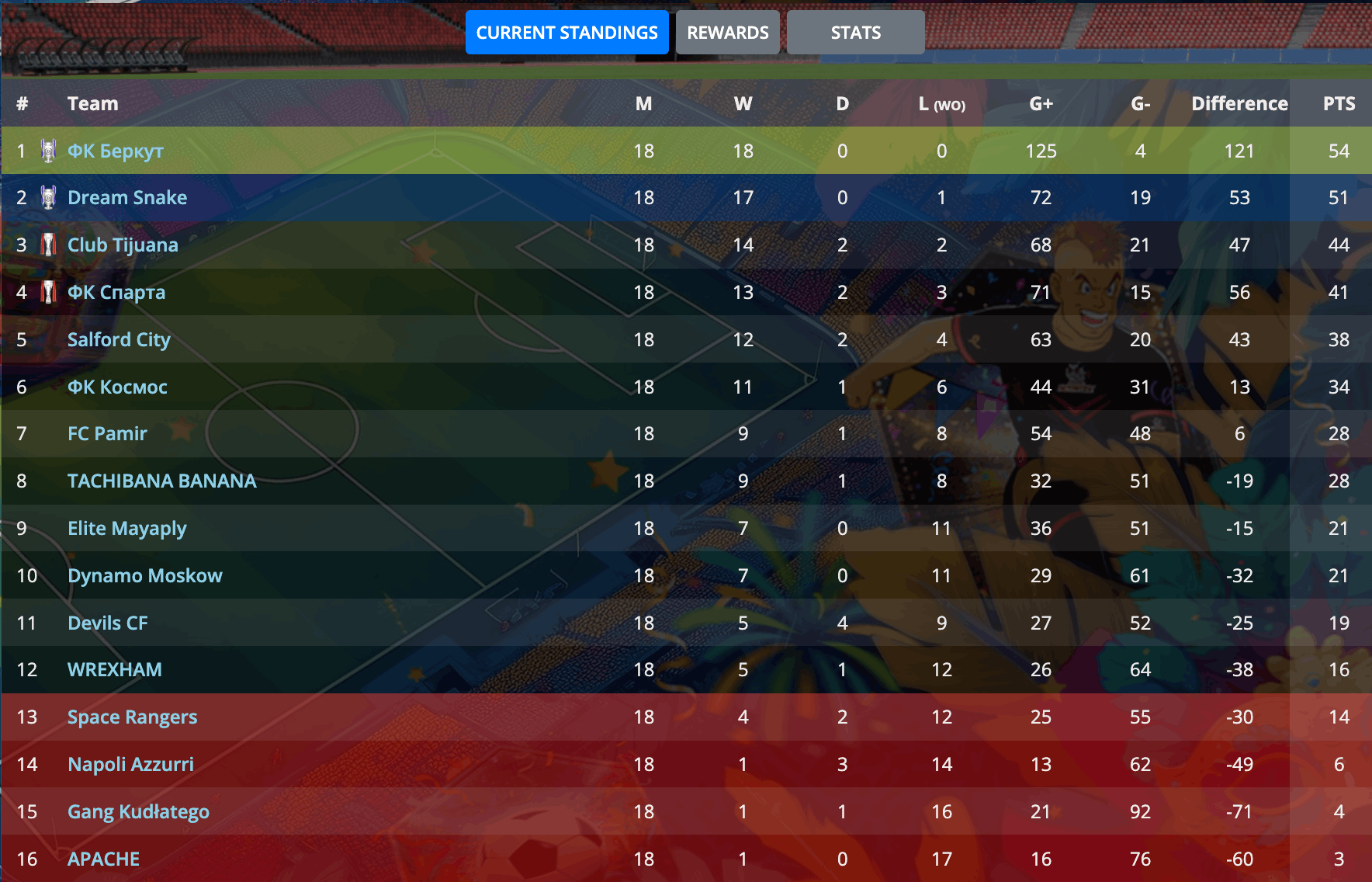
Task: Select FC Pamir in the standings
Action: tap(107, 434)
